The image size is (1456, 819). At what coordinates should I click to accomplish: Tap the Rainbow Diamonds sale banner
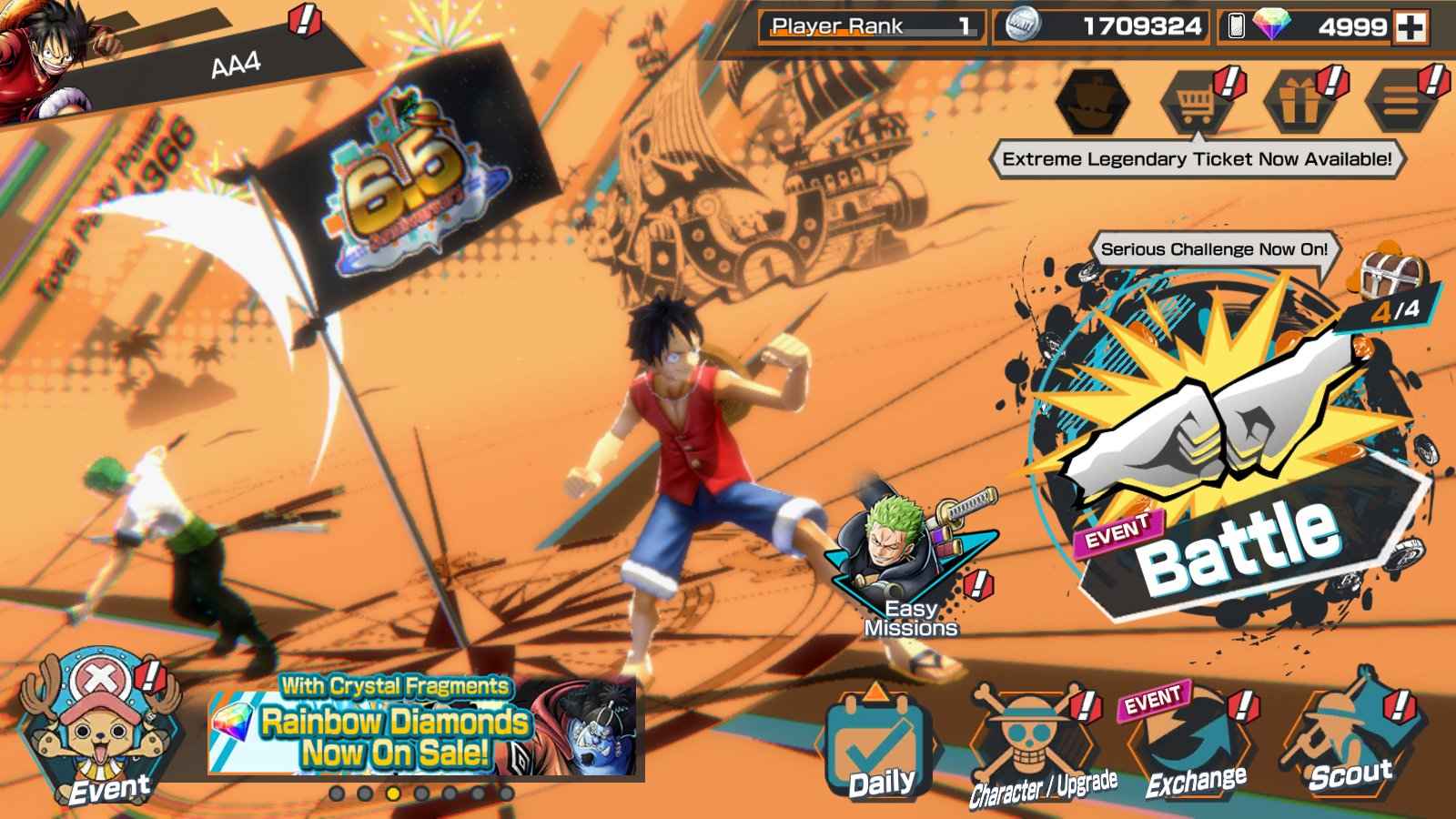[x=423, y=728]
